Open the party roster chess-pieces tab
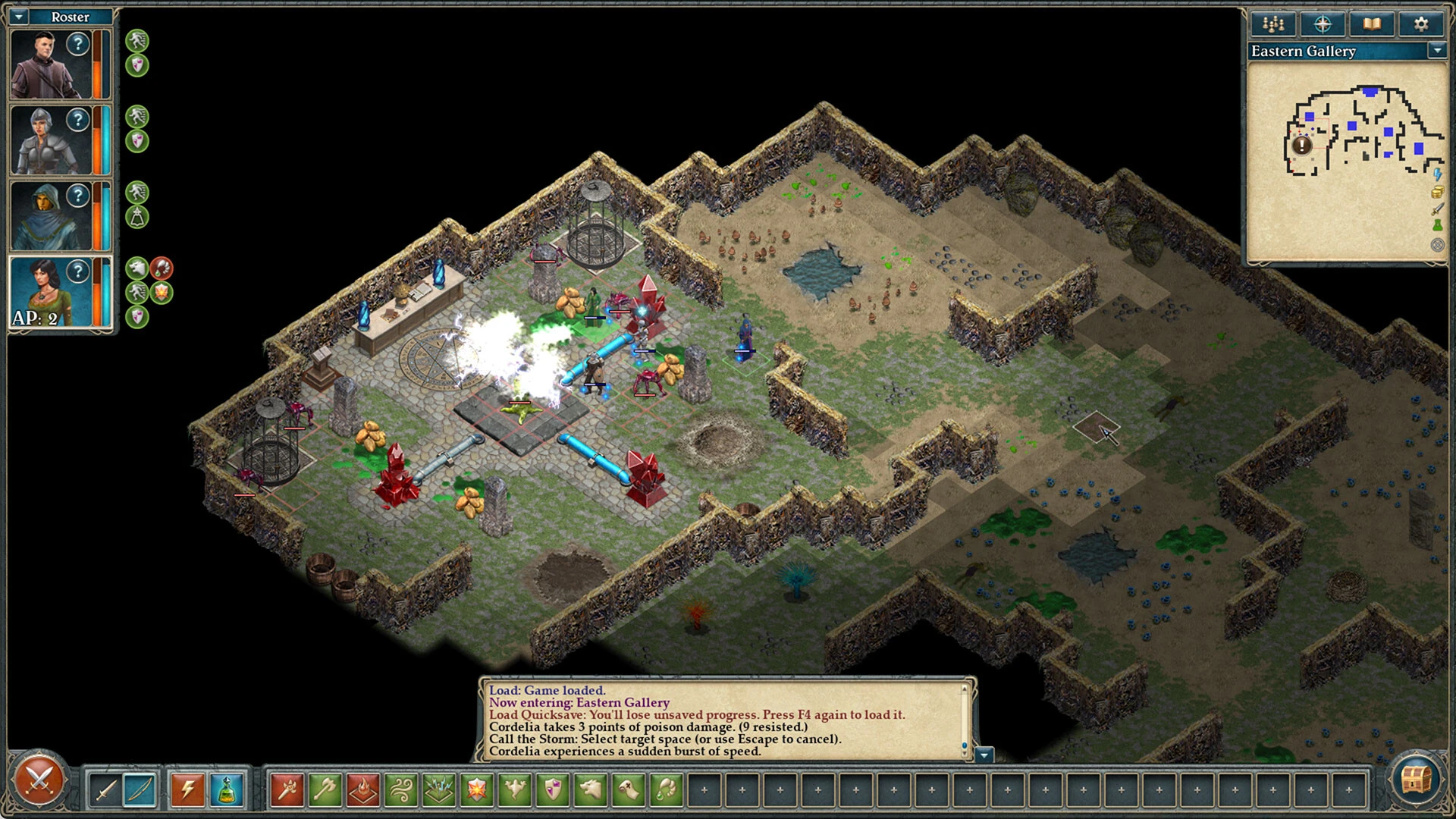This screenshot has height=819, width=1456. [x=1272, y=24]
